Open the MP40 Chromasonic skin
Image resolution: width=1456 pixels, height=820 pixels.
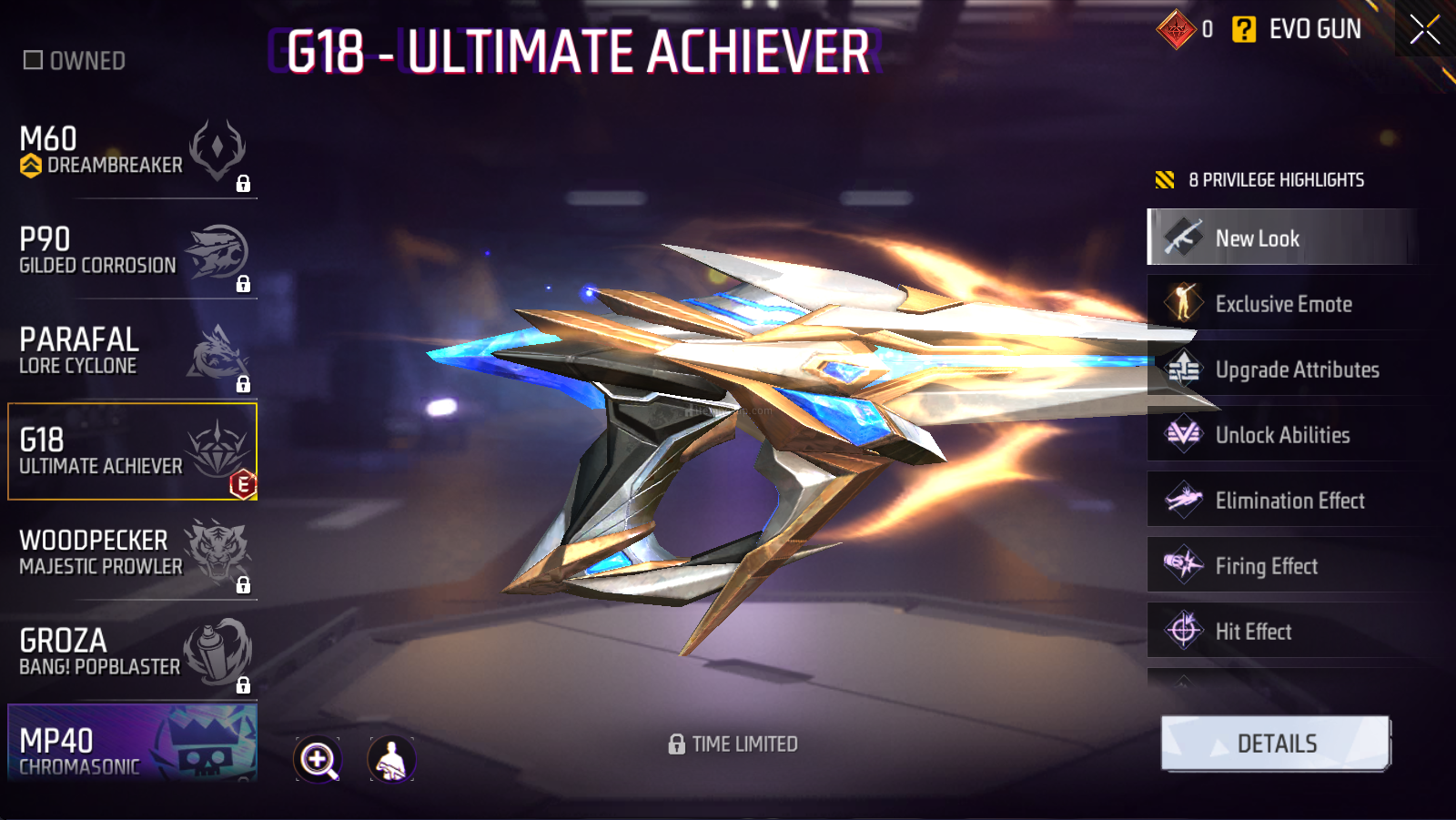point(133,744)
